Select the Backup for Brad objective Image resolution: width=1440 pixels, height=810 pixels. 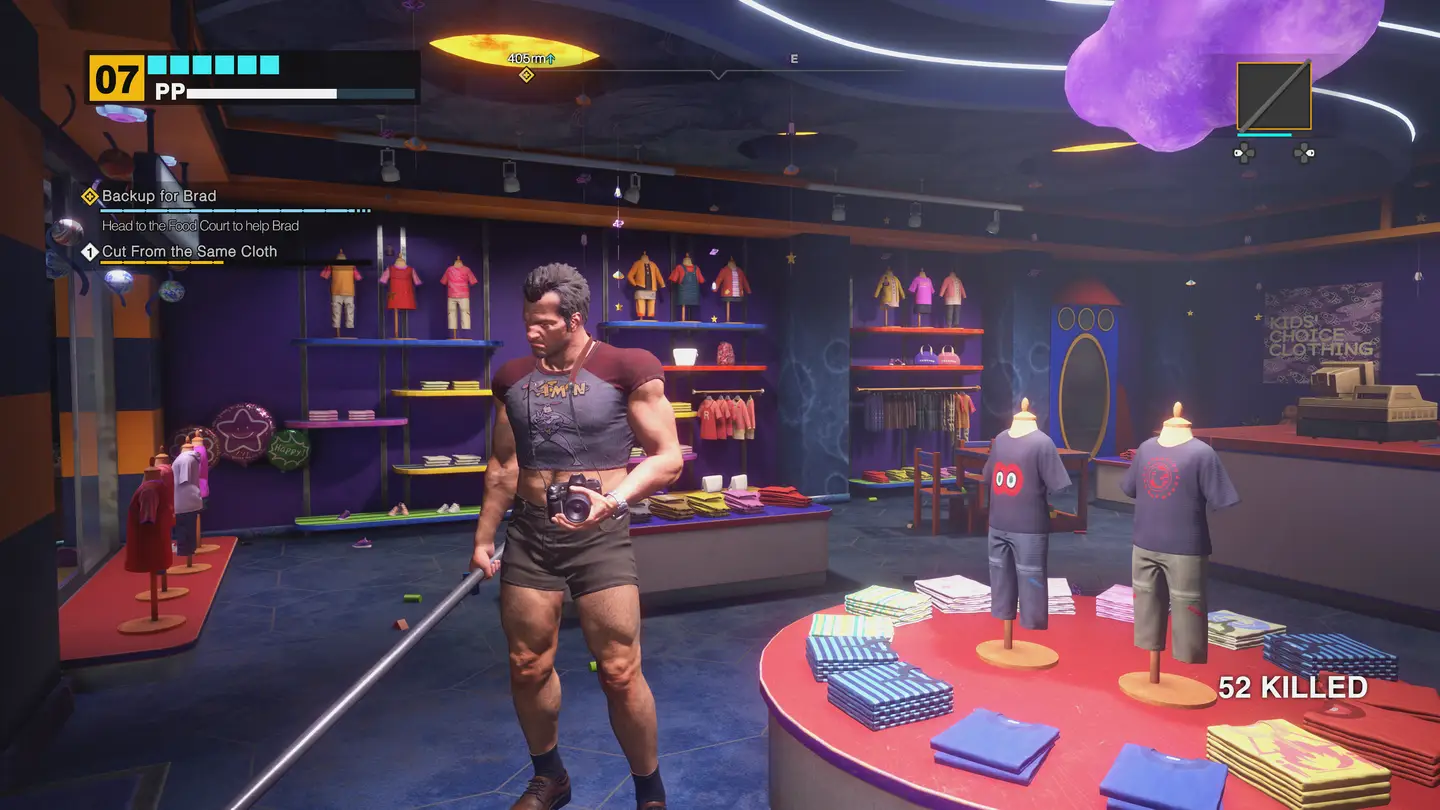click(x=159, y=196)
